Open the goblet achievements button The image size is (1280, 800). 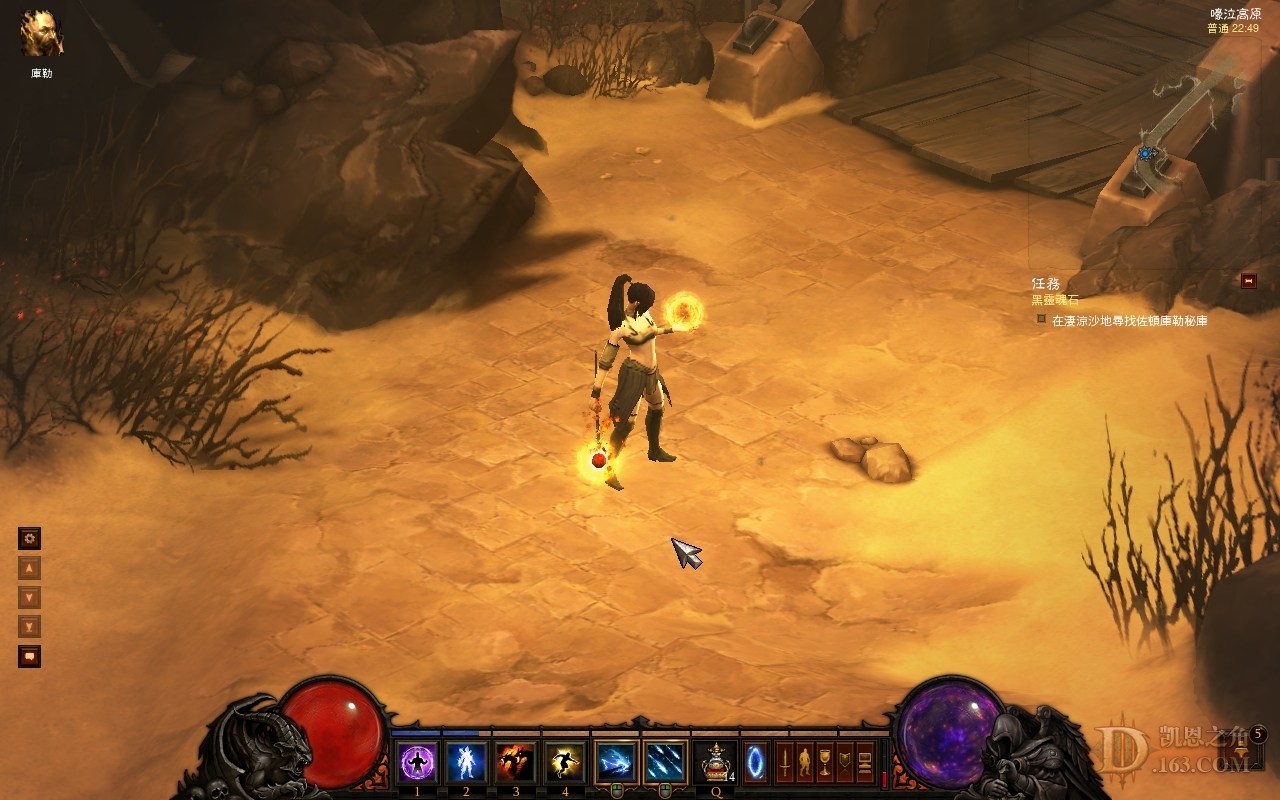tap(825, 762)
